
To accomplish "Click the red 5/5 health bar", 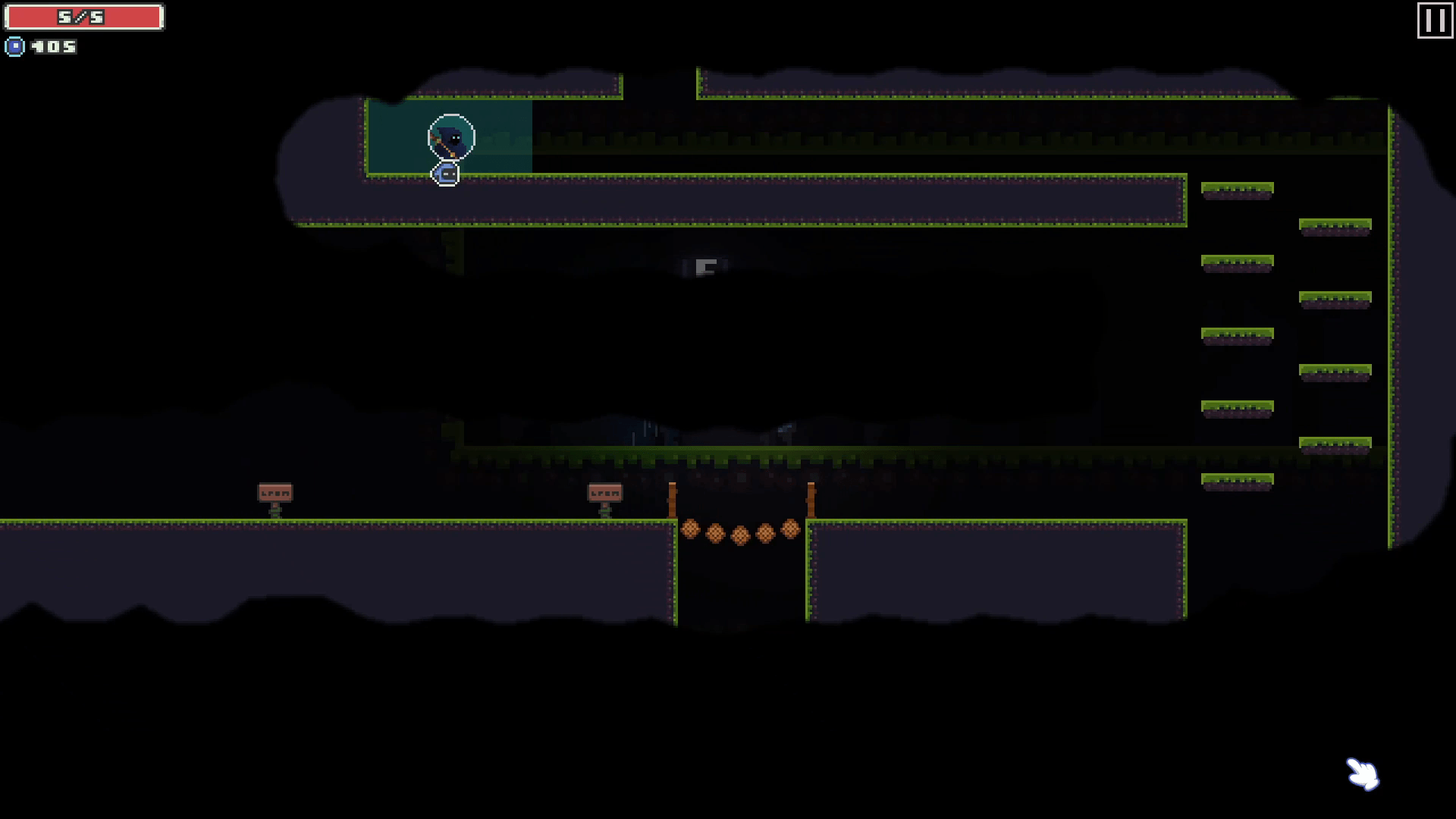I will [x=83, y=16].
